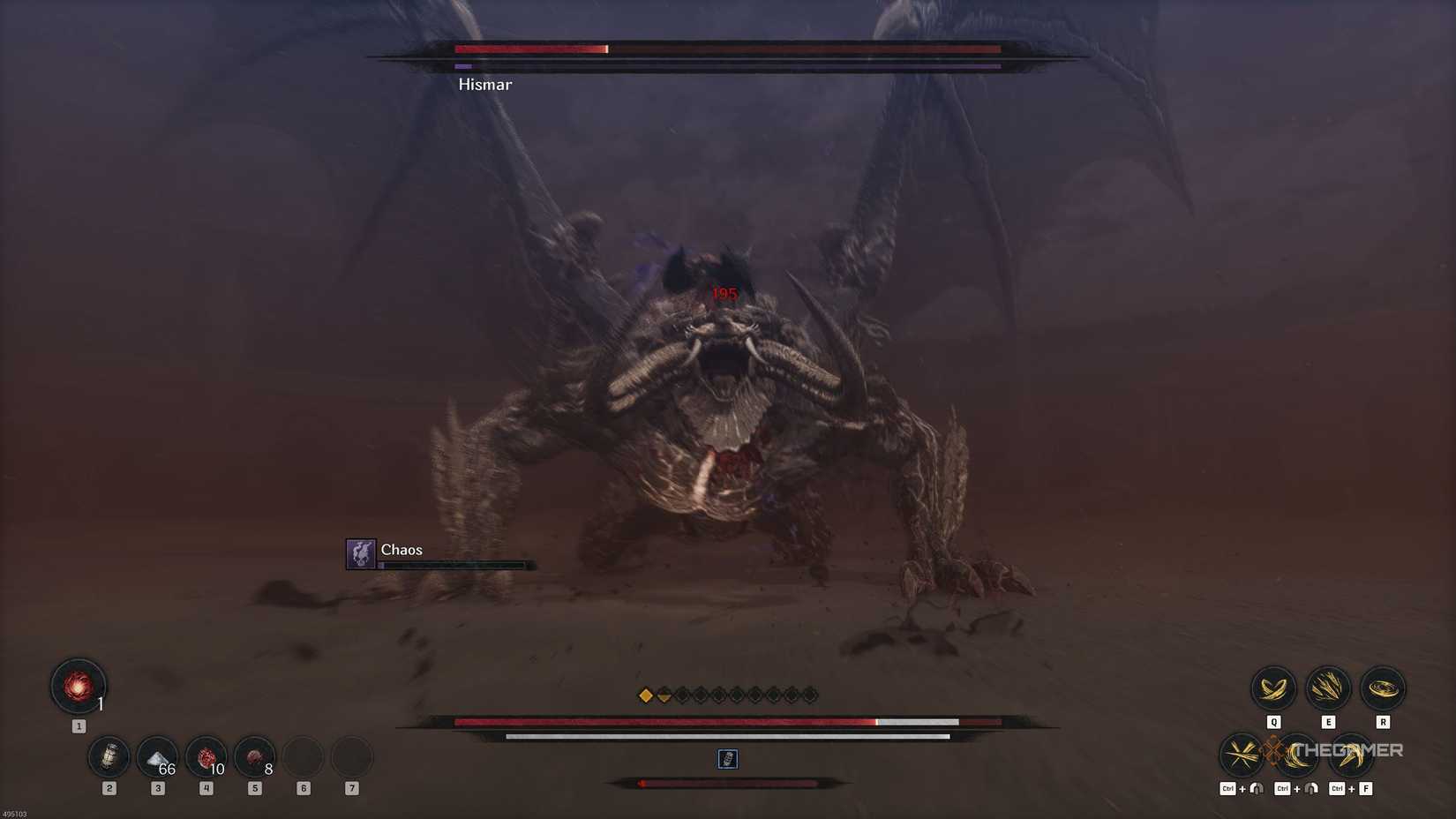Trigger the E skill with golden claws icon

pyautogui.click(x=1328, y=688)
